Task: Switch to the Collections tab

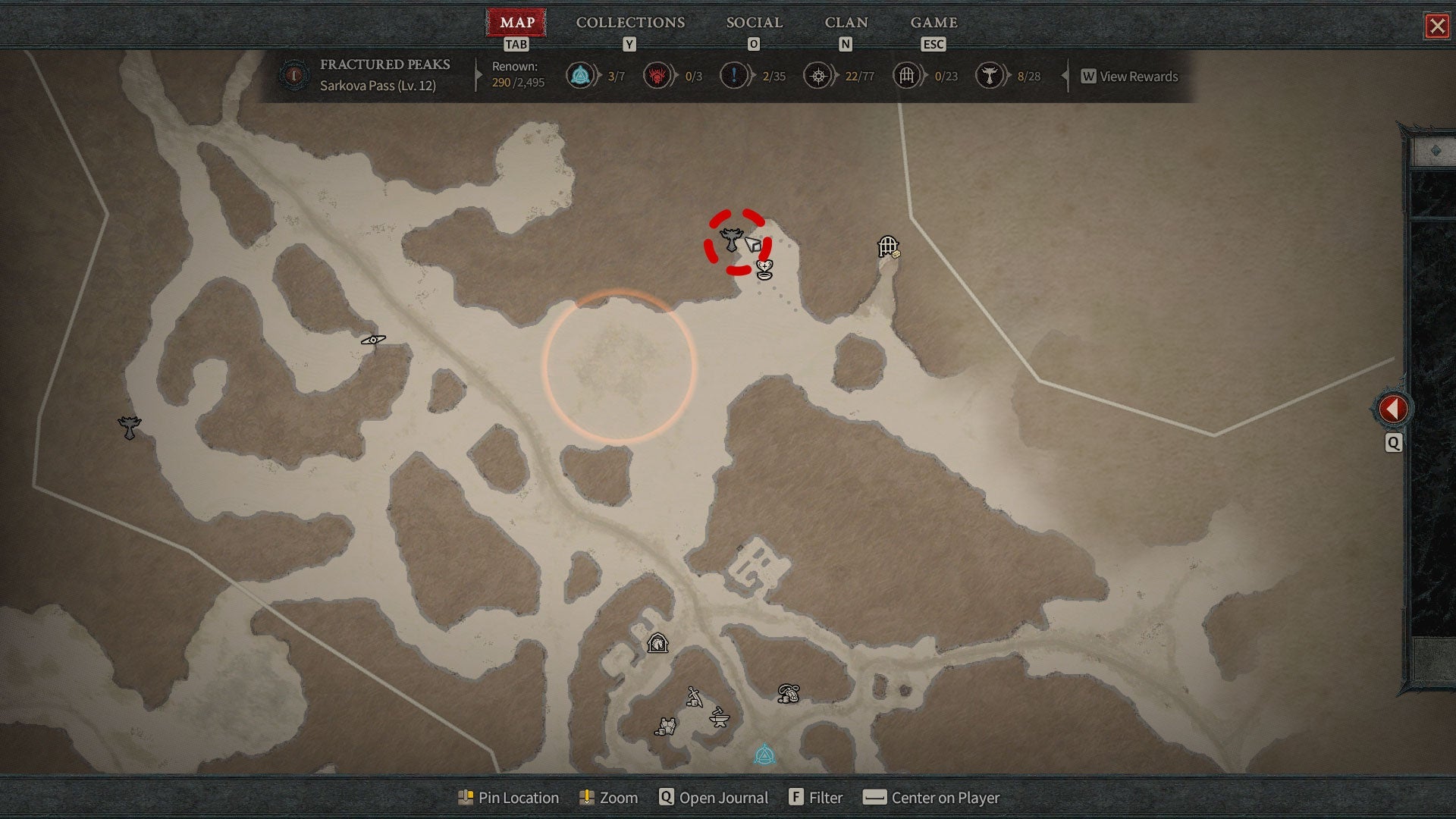Action: 630,23
